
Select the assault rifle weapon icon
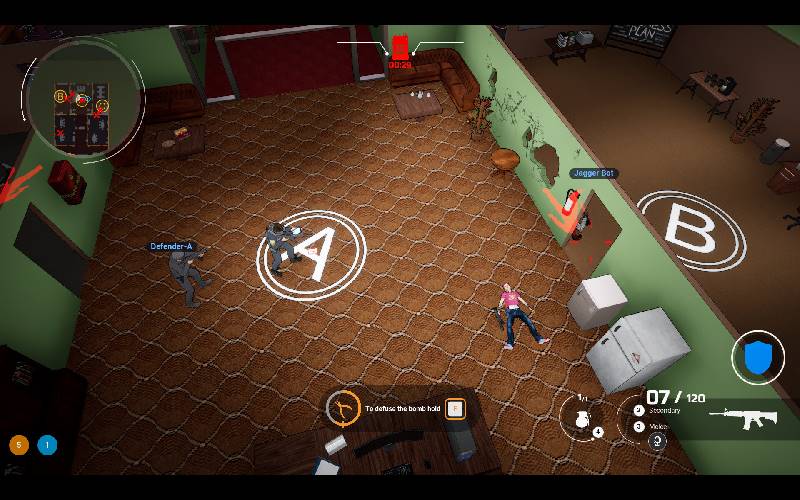pyautogui.click(x=743, y=418)
